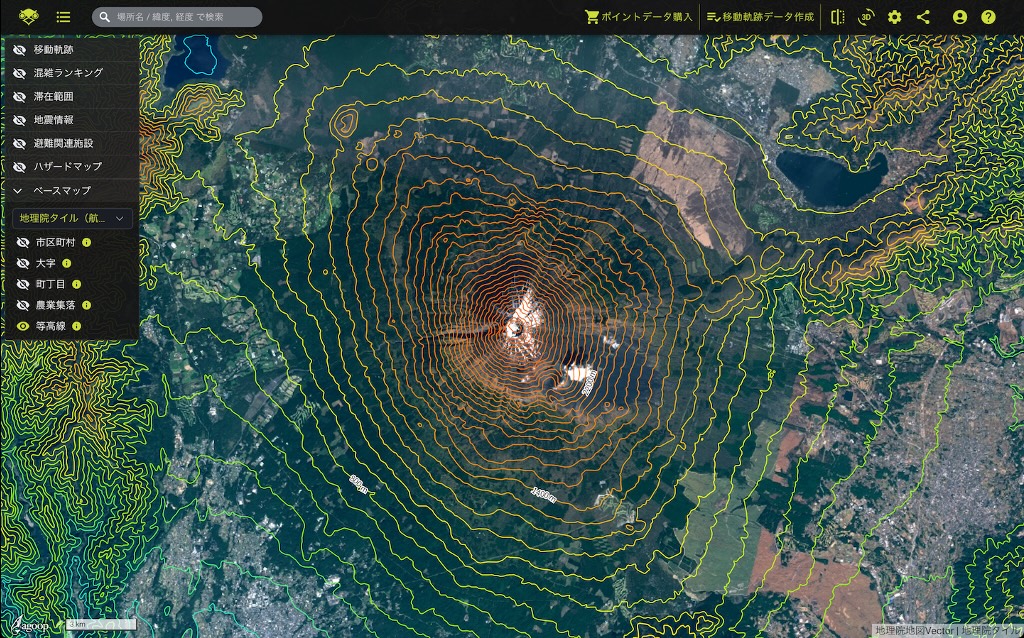Activate the split-screen compare icon
Image resolution: width=1024 pixels, height=638 pixels.
(x=838, y=17)
